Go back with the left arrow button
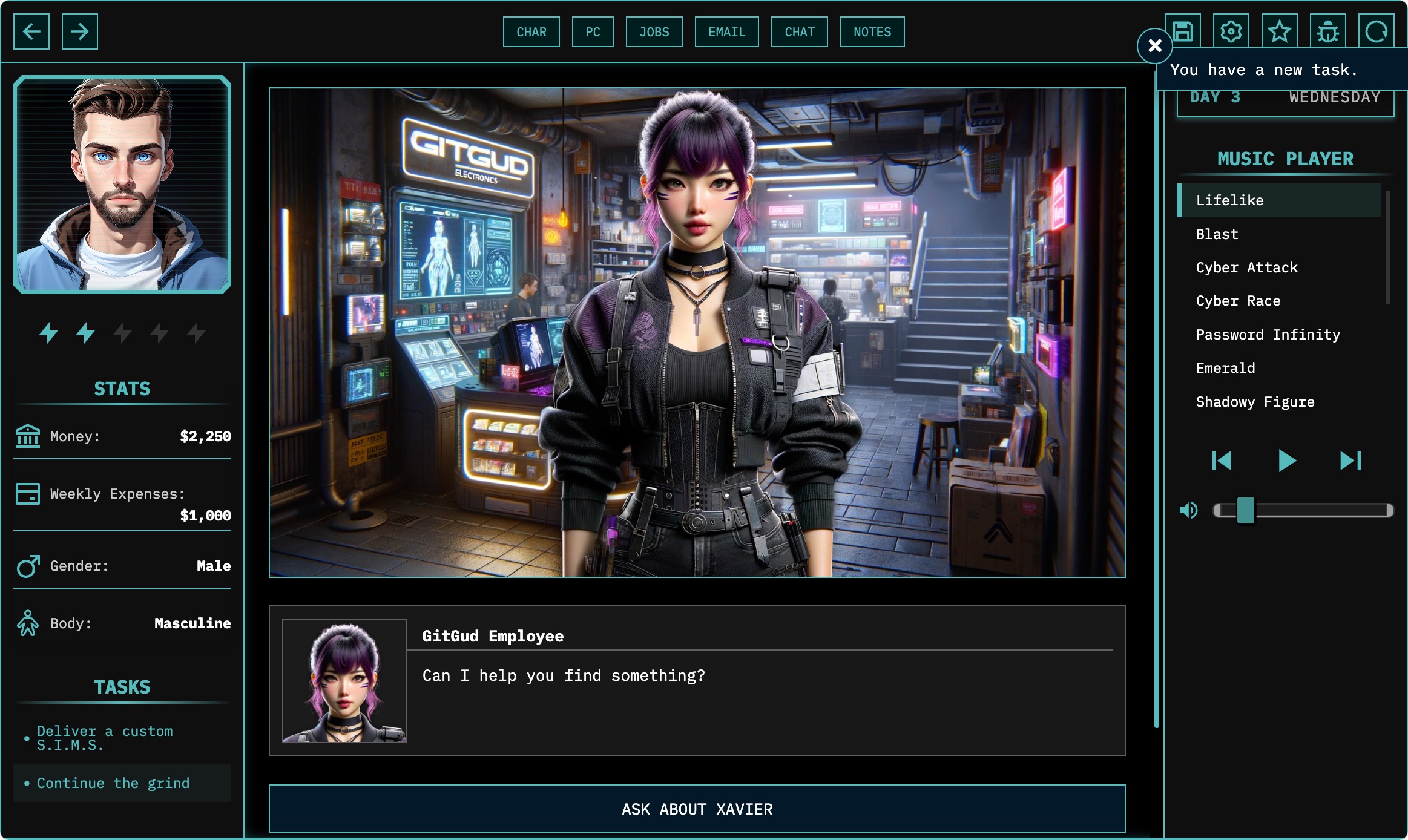The image size is (1408, 840). (x=31, y=31)
